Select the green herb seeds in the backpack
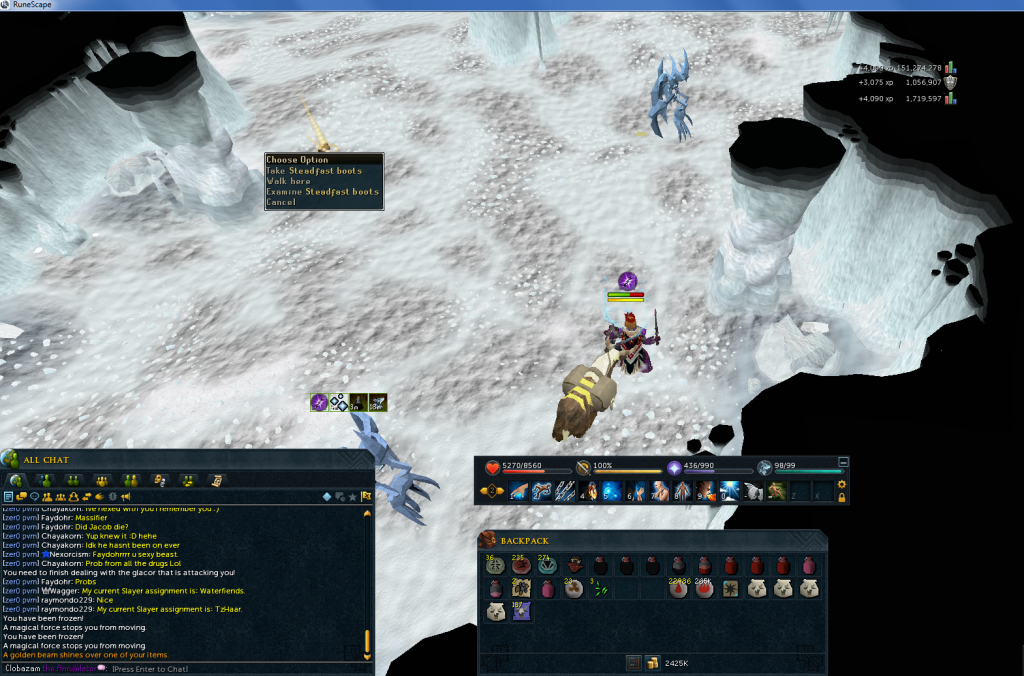The width and height of the screenshot is (1024, 676). pos(601,589)
